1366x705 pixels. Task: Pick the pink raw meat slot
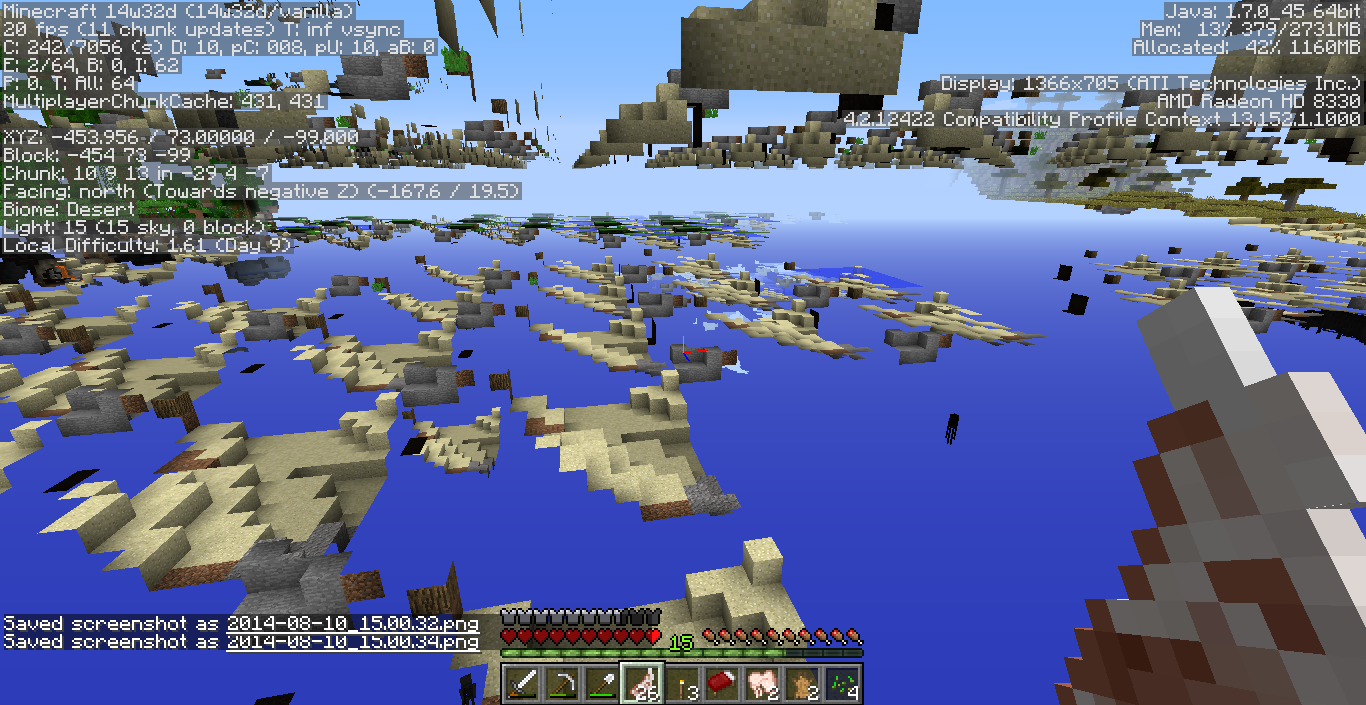coord(762,684)
